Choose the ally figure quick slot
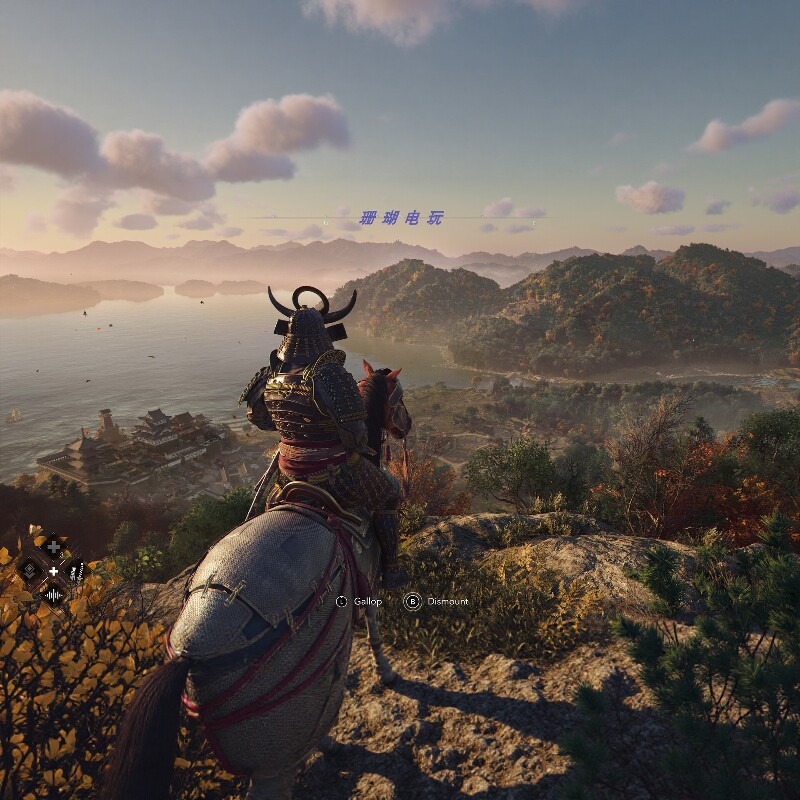Image resolution: width=800 pixels, height=800 pixels. [77, 571]
